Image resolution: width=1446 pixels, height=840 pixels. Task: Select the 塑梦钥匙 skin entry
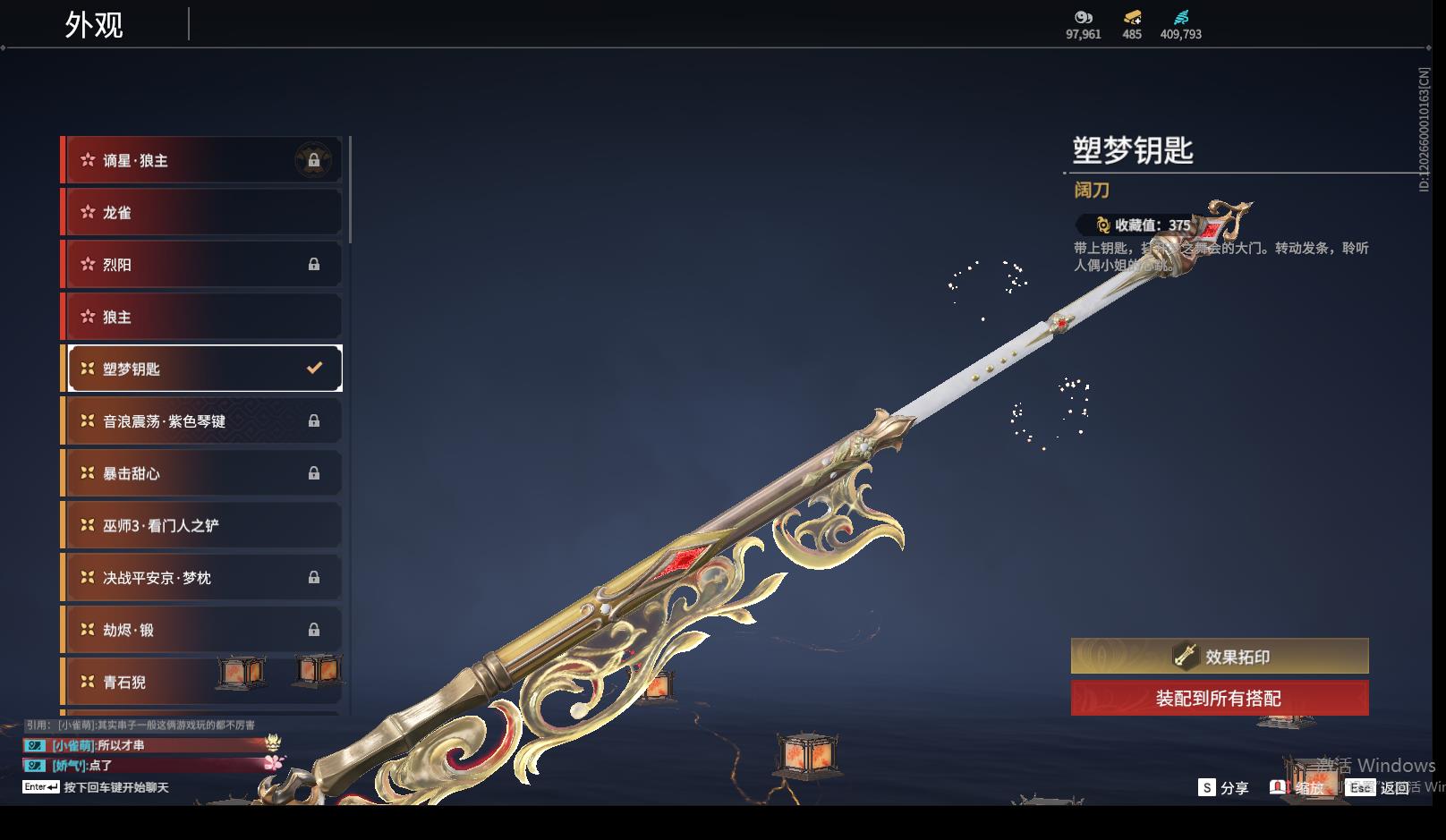click(x=203, y=369)
